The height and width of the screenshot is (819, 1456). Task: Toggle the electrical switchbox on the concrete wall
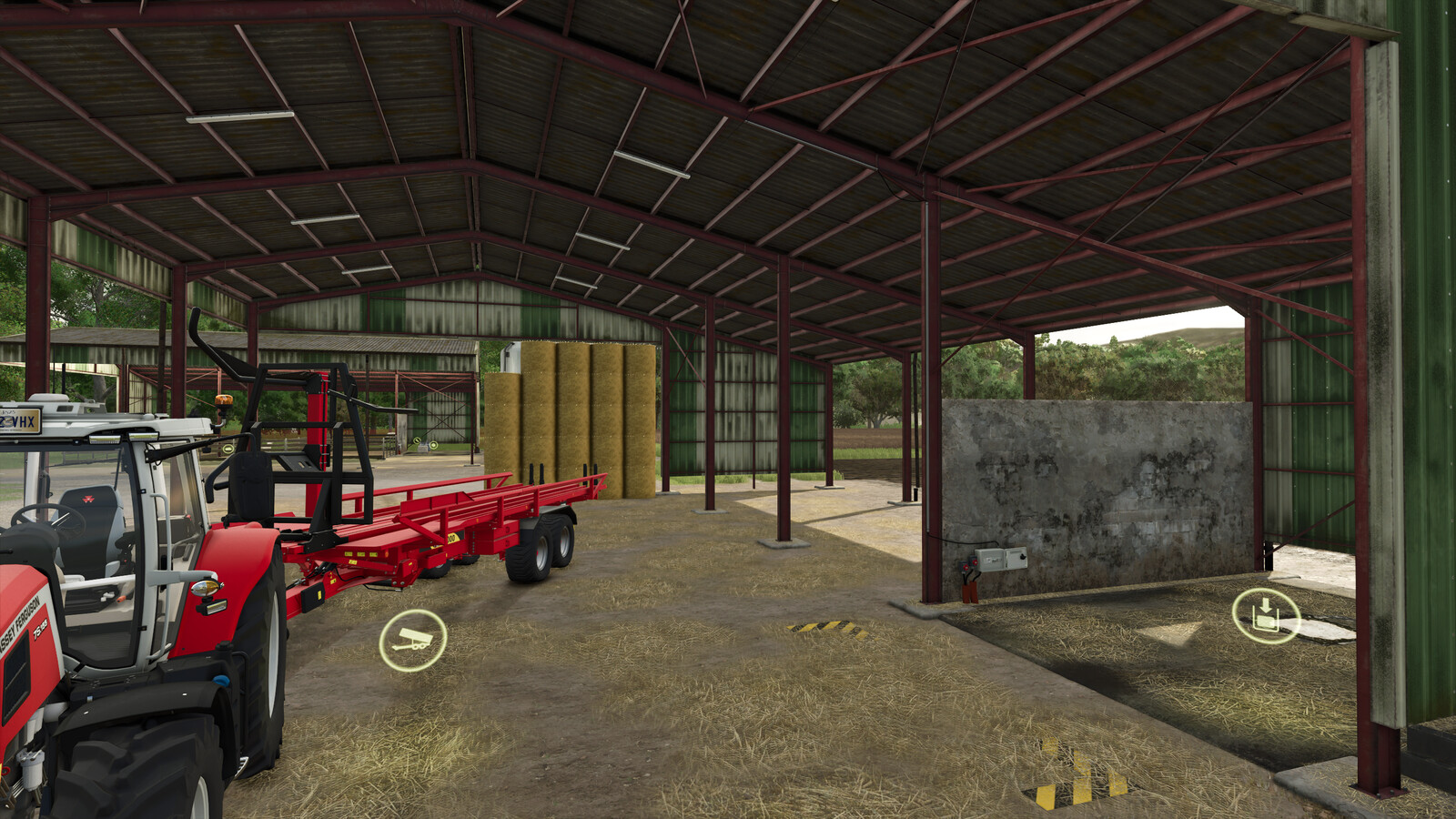coord(1001,559)
